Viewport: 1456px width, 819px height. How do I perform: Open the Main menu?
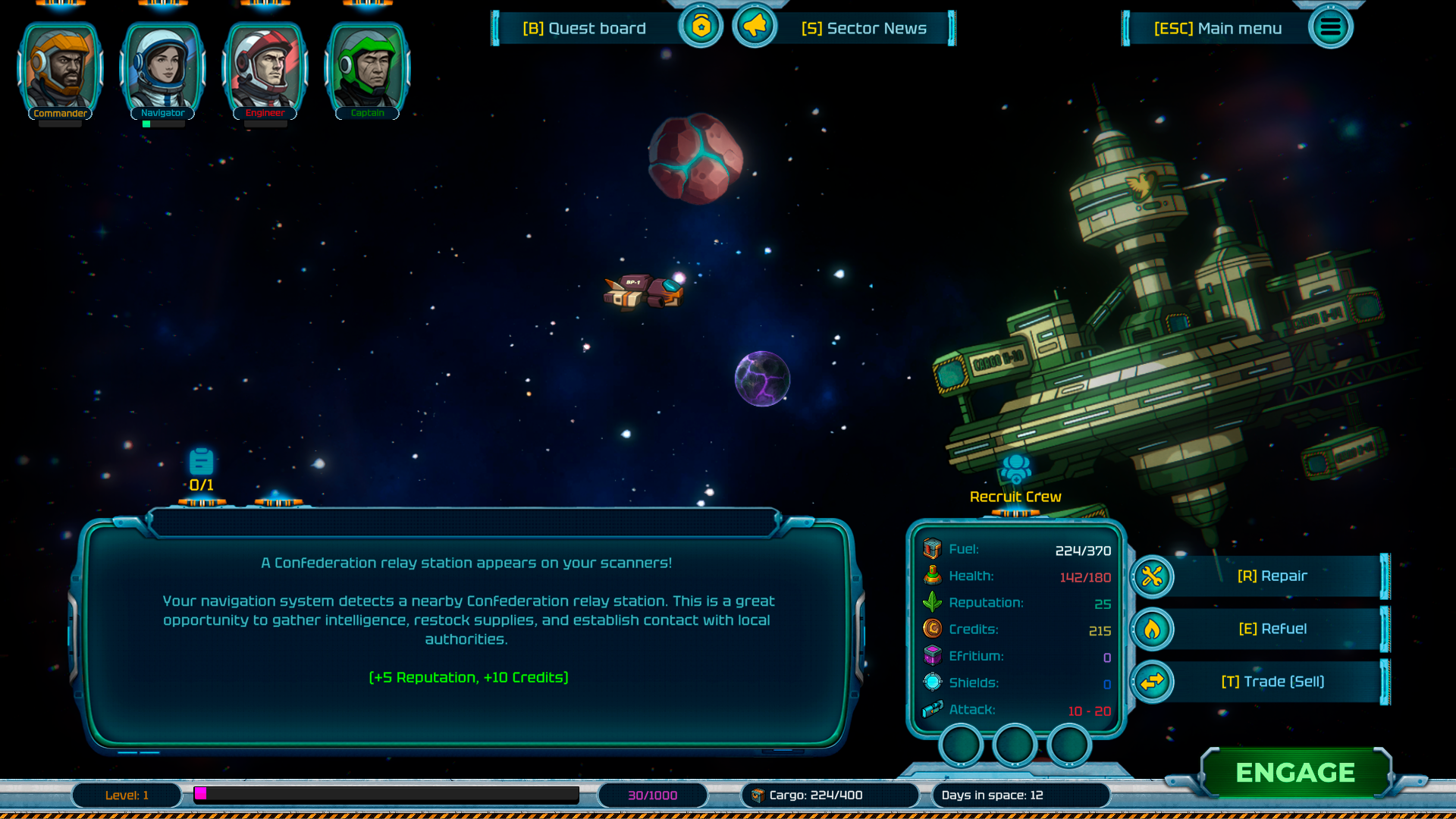[x=1218, y=29]
